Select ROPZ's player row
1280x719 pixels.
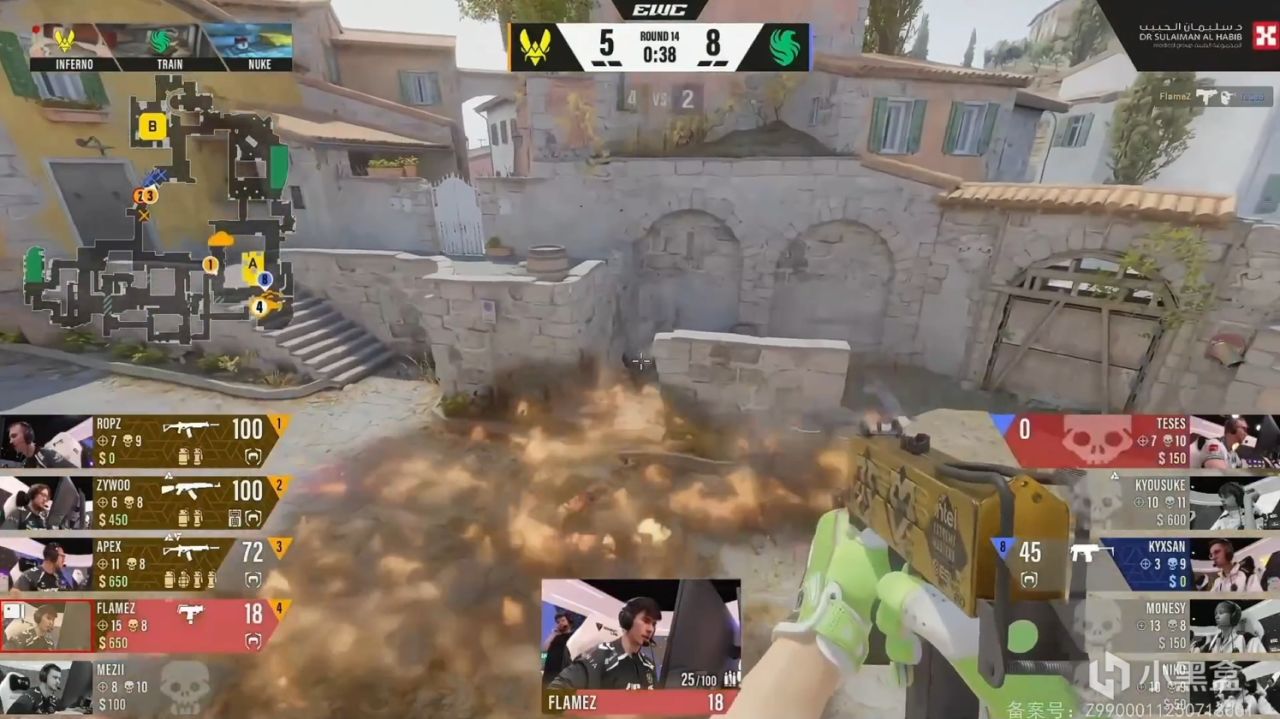point(180,440)
